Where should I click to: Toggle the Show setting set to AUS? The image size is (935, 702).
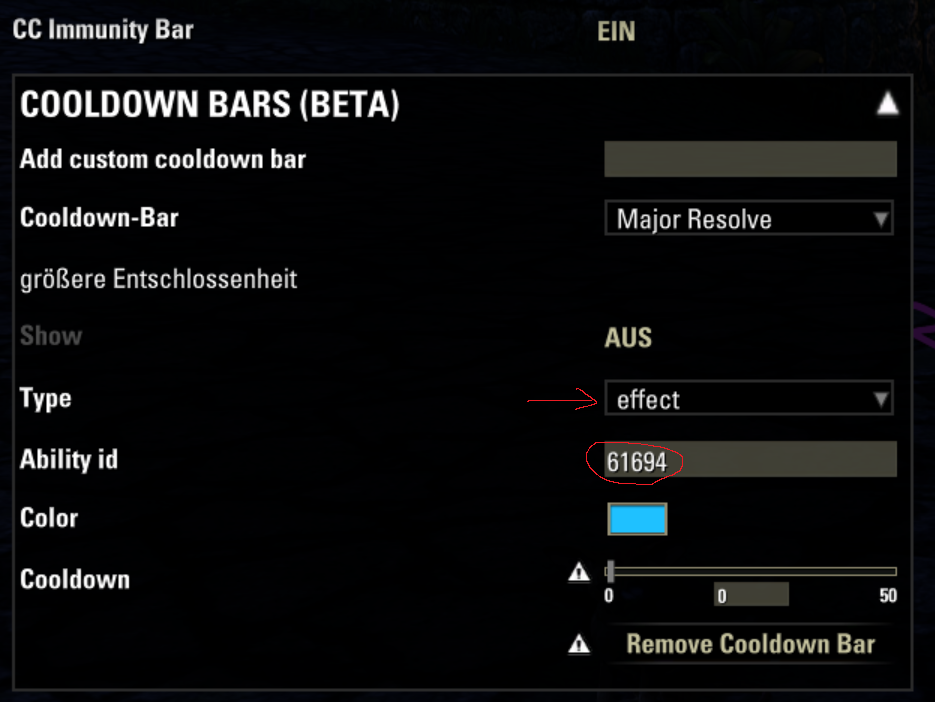pos(628,337)
